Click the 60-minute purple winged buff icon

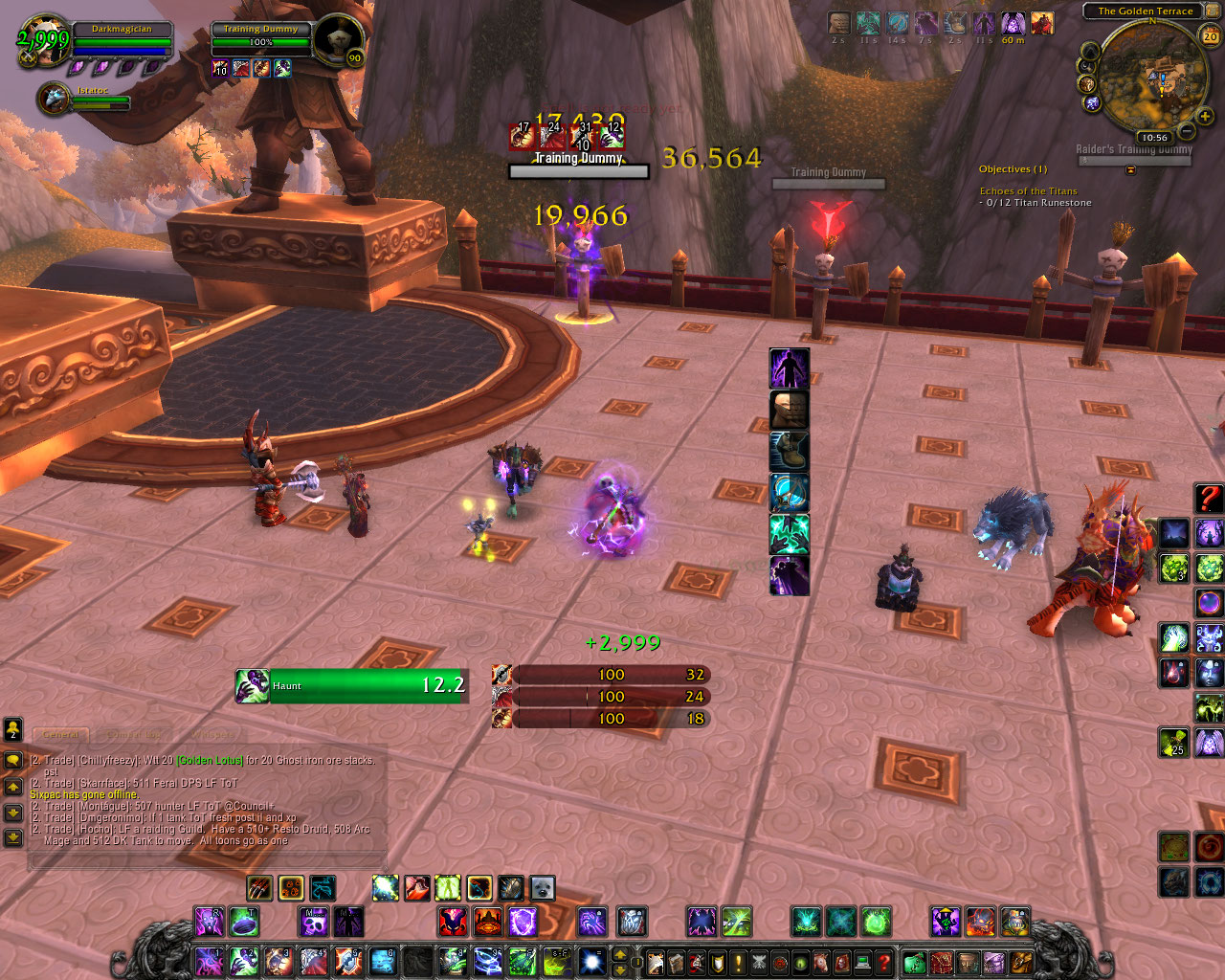coord(1013,23)
